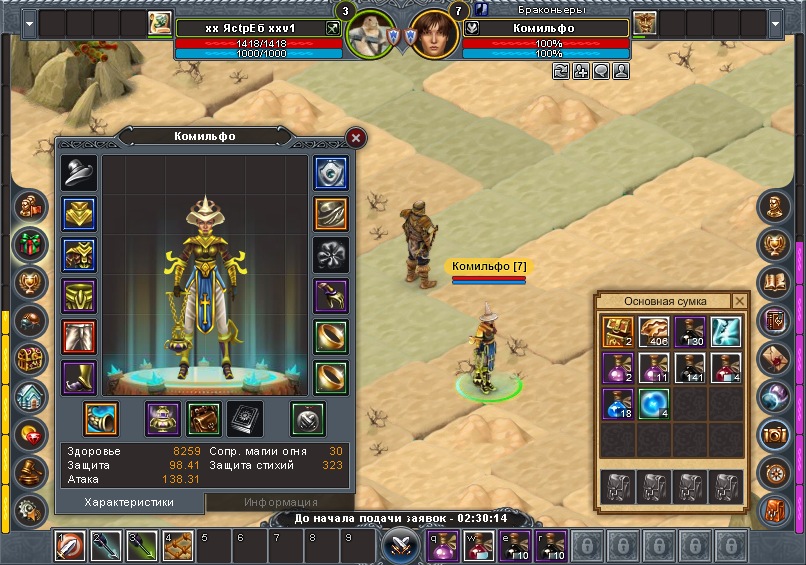Open the green gift box menu

[x=27, y=244]
